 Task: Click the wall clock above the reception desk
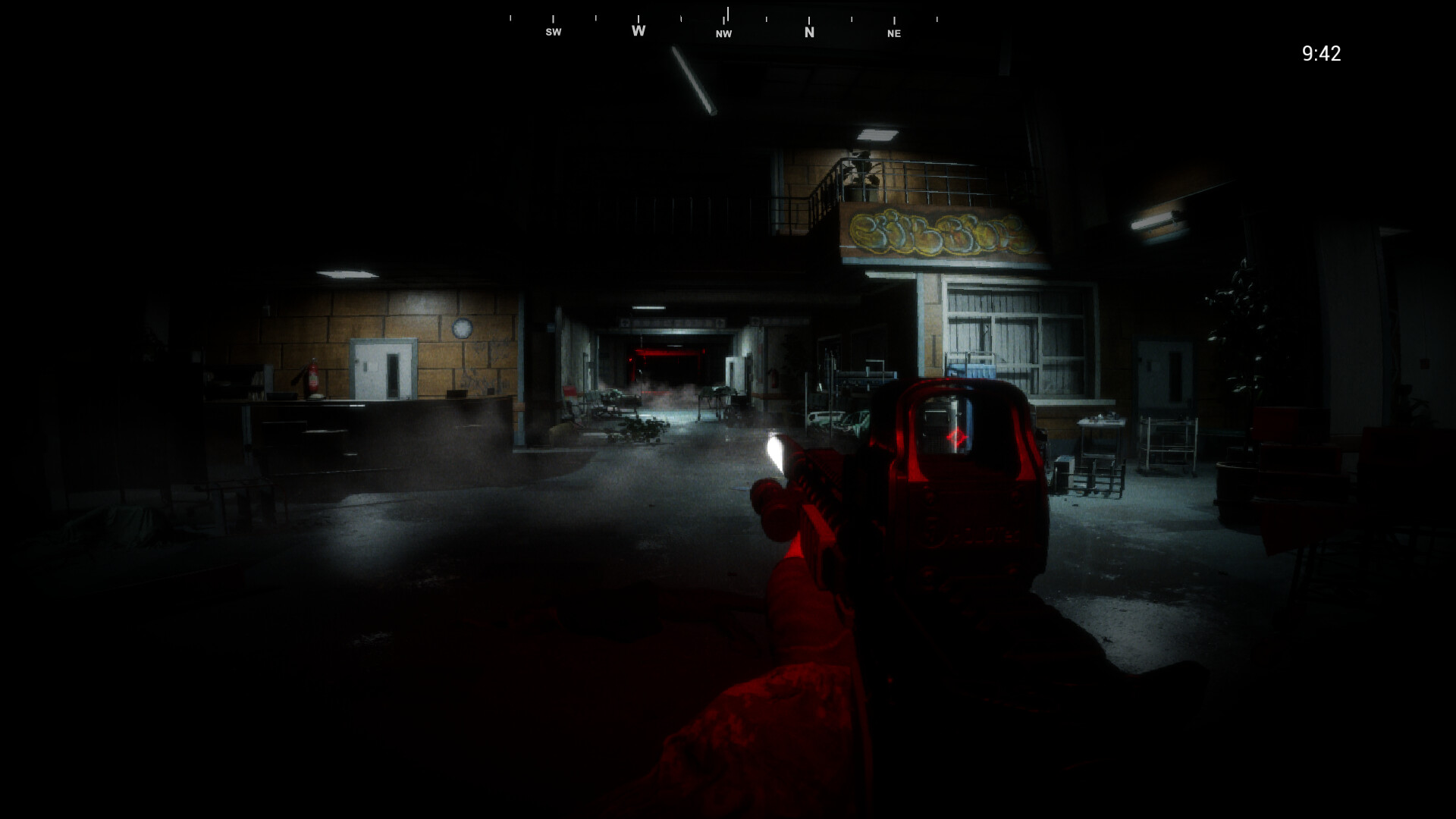[462, 327]
